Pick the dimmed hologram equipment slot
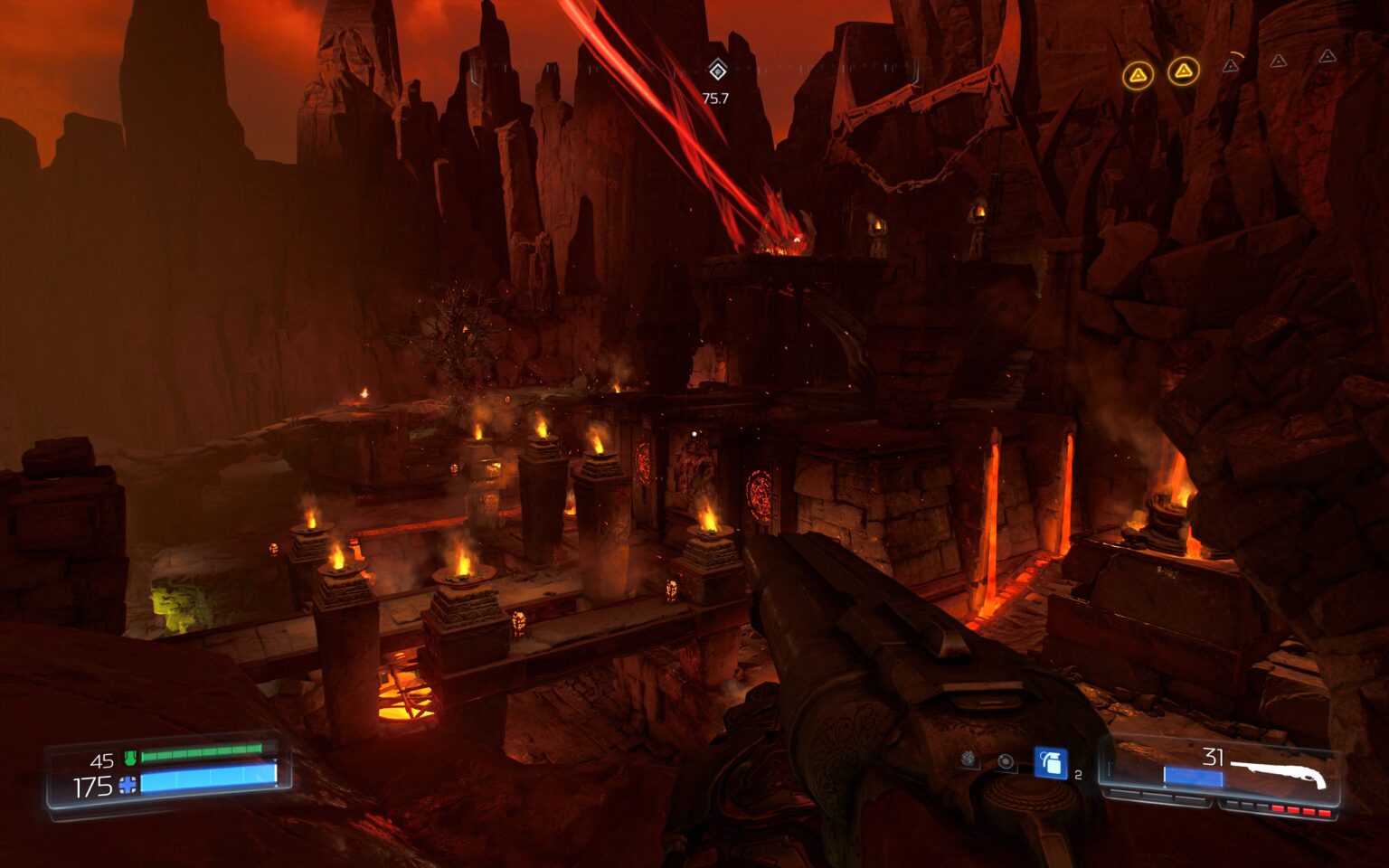Viewport: 1389px width, 868px height. pyautogui.click(x=969, y=759)
